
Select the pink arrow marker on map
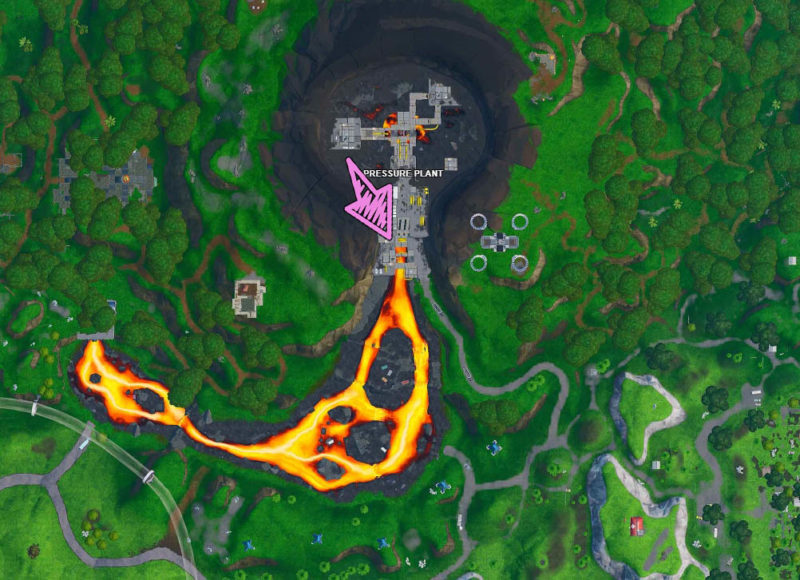click(369, 200)
